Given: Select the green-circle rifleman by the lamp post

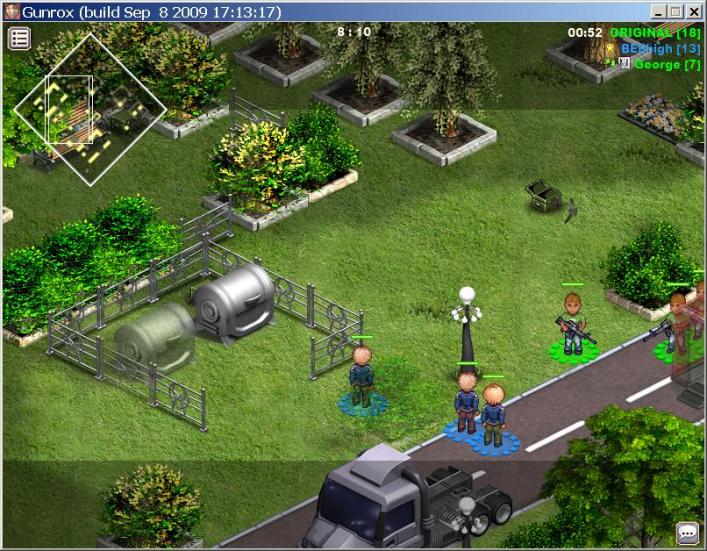Looking at the screenshot, I should point(572,323).
